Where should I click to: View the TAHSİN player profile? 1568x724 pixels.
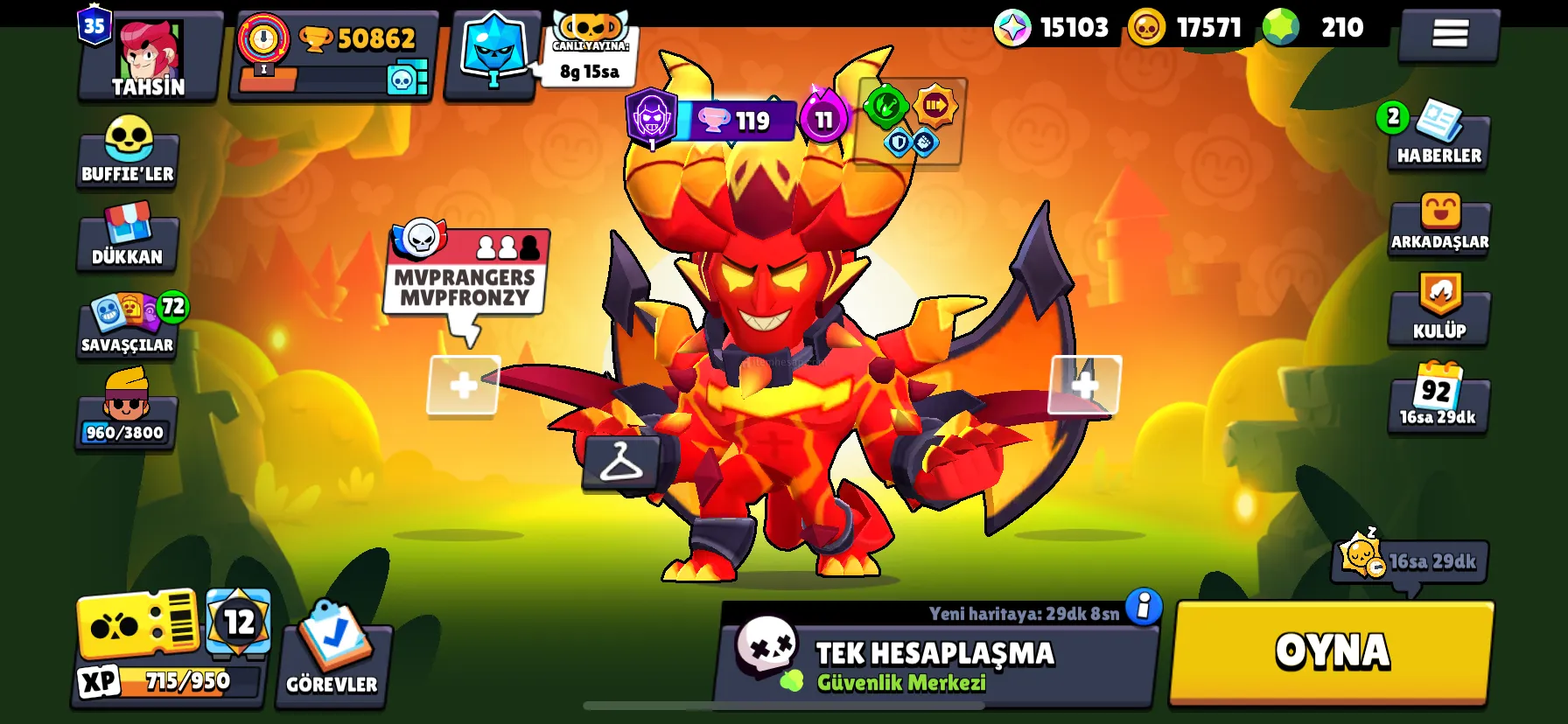pos(149,58)
